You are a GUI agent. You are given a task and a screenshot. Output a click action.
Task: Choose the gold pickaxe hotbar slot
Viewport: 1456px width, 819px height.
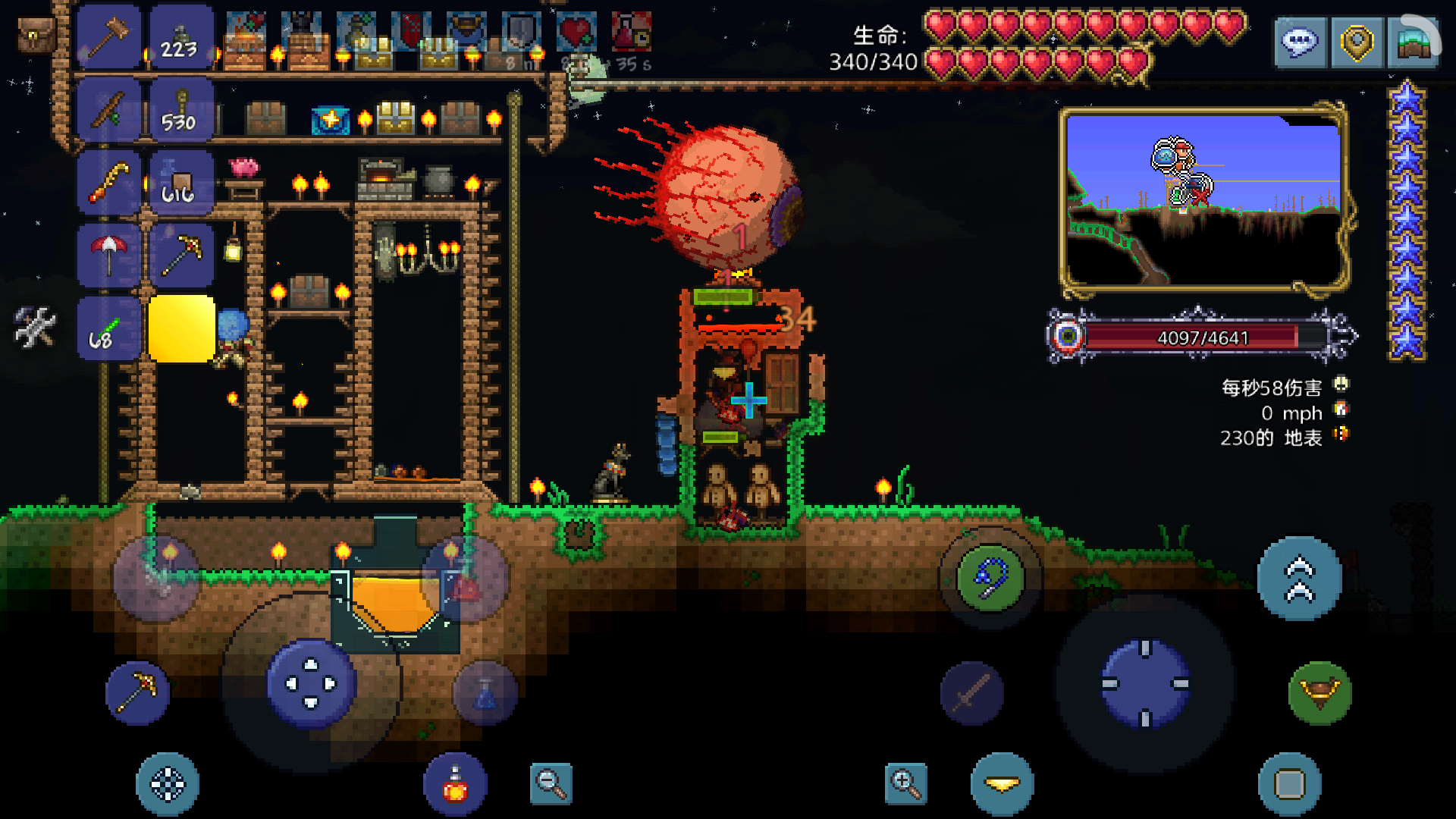point(182,254)
